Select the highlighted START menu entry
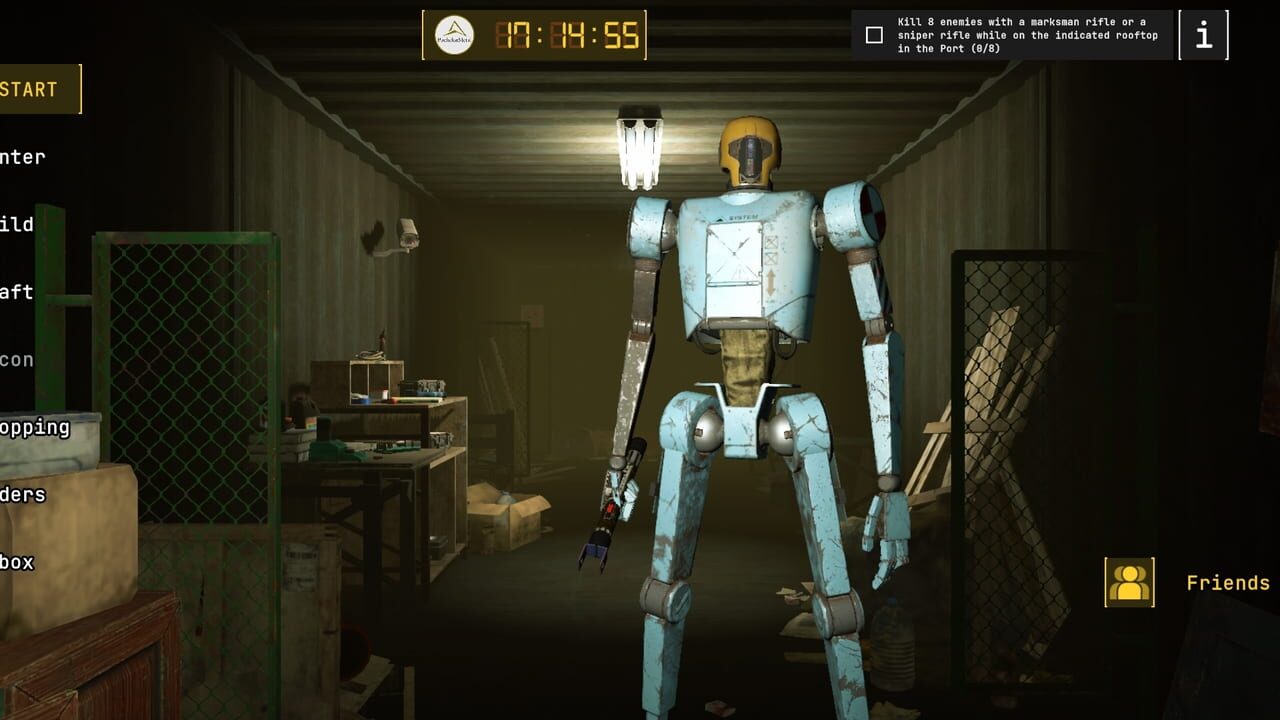 coord(30,88)
